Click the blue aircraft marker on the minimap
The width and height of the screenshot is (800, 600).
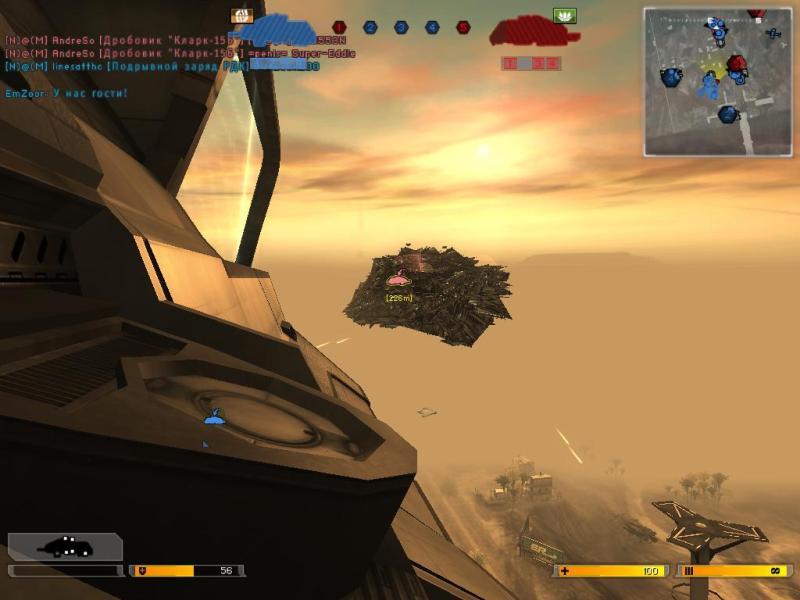[x=773, y=34]
